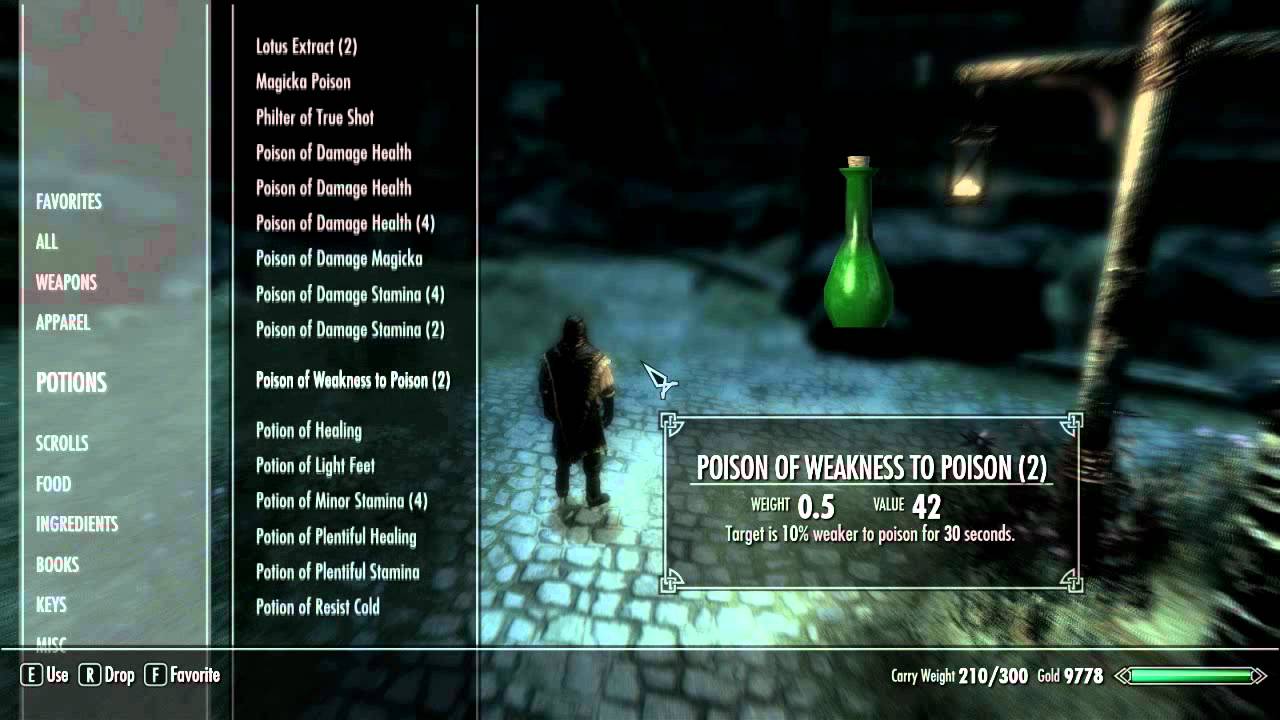Select Lotus Extract (2) in the list
Viewport: 1280px width, 720px height.
(x=306, y=46)
